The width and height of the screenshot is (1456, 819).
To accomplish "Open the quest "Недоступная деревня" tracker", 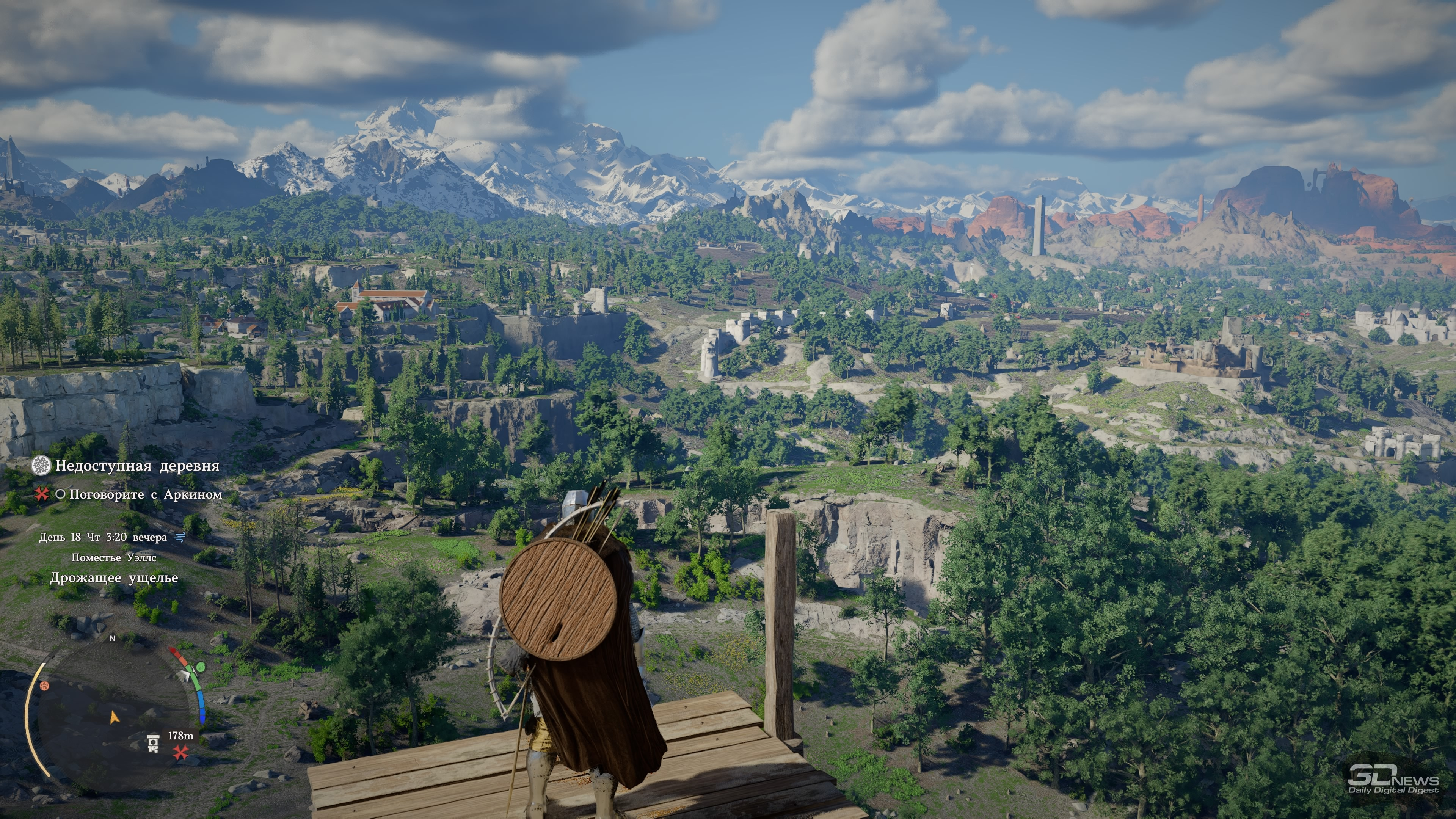I will coord(137,466).
